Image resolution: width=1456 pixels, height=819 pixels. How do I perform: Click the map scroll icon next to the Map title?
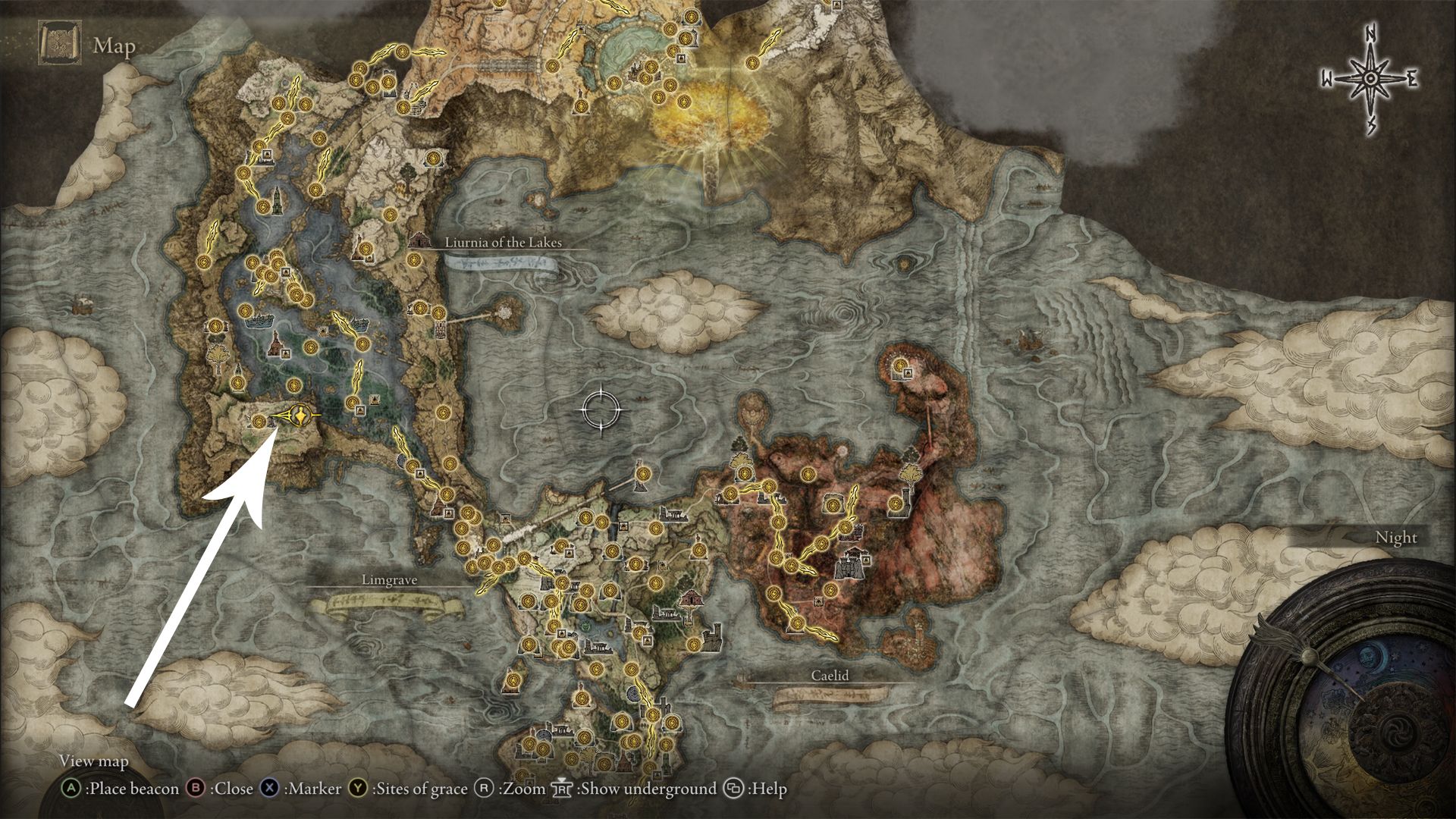[60, 42]
